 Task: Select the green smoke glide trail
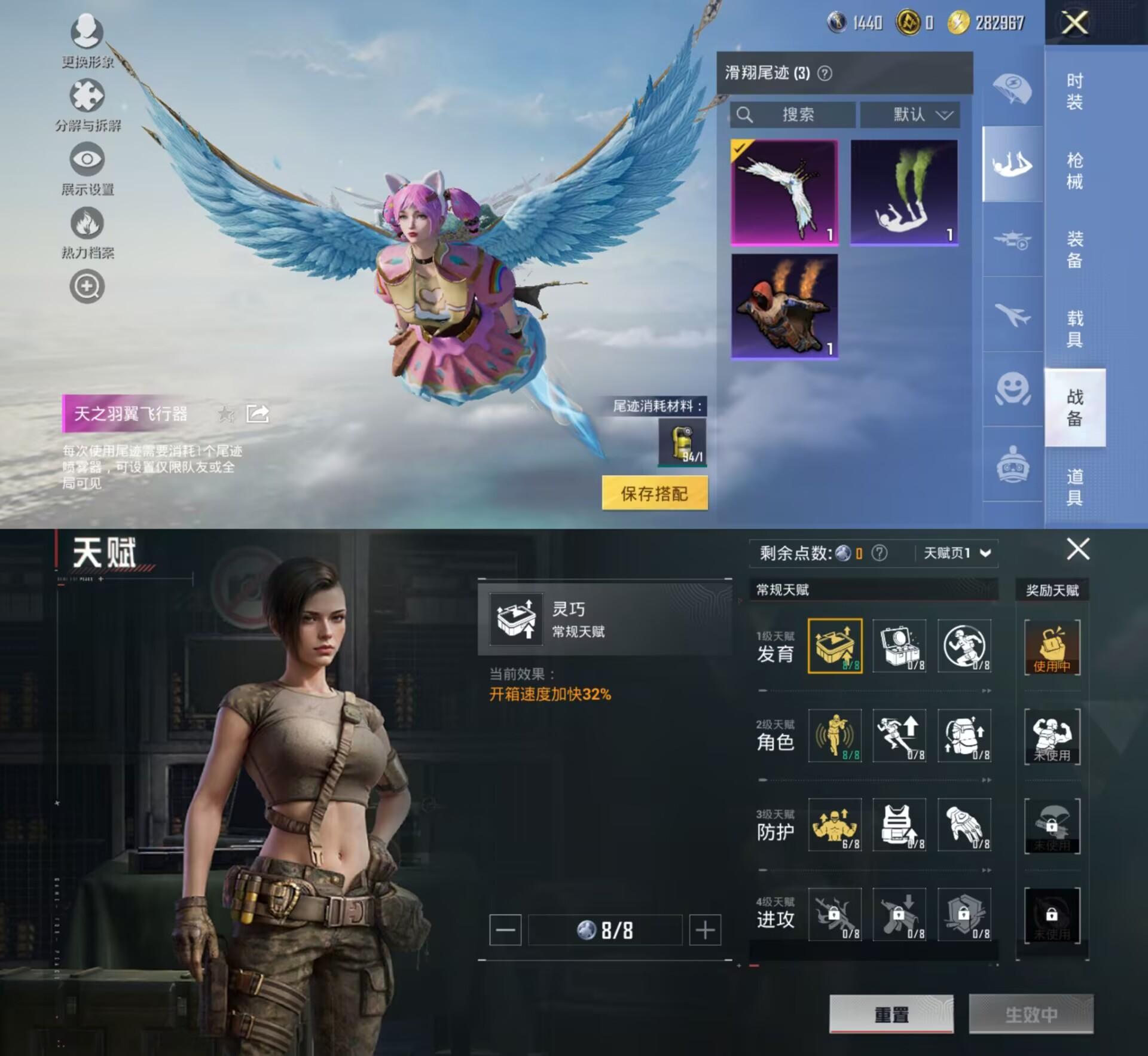coord(904,192)
